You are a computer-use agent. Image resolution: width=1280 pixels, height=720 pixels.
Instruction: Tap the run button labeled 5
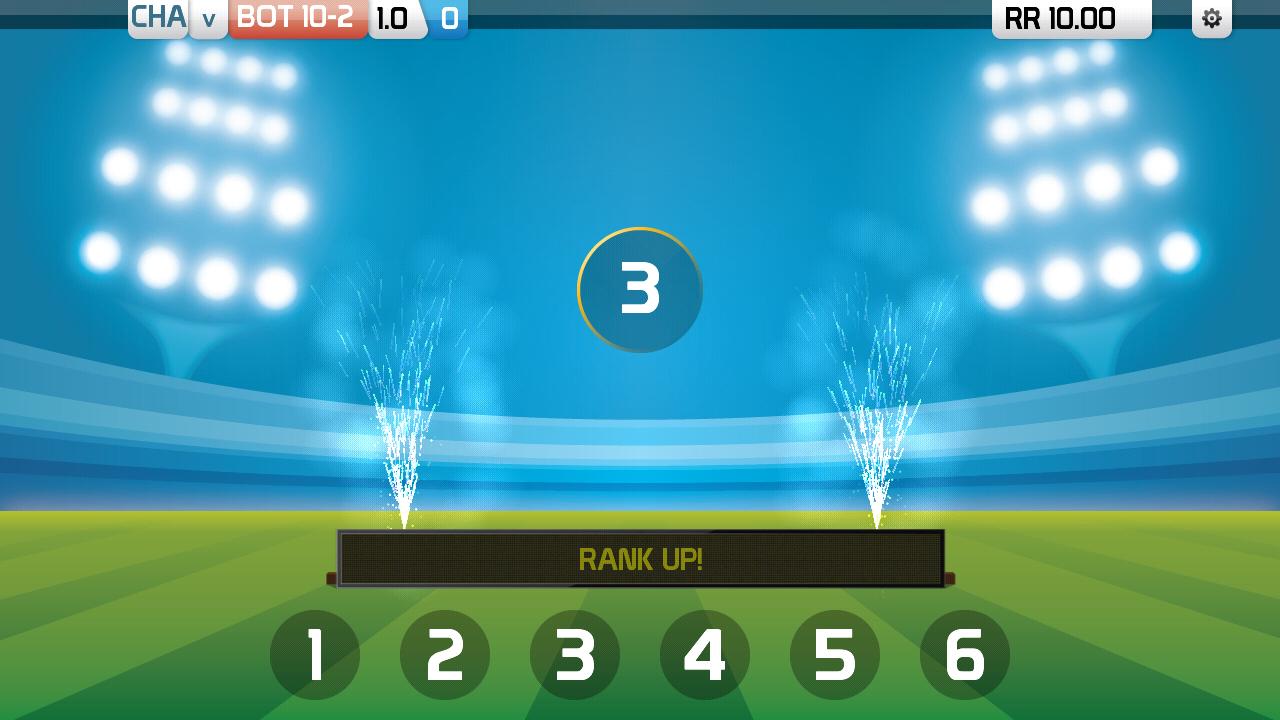click(835, 655)
